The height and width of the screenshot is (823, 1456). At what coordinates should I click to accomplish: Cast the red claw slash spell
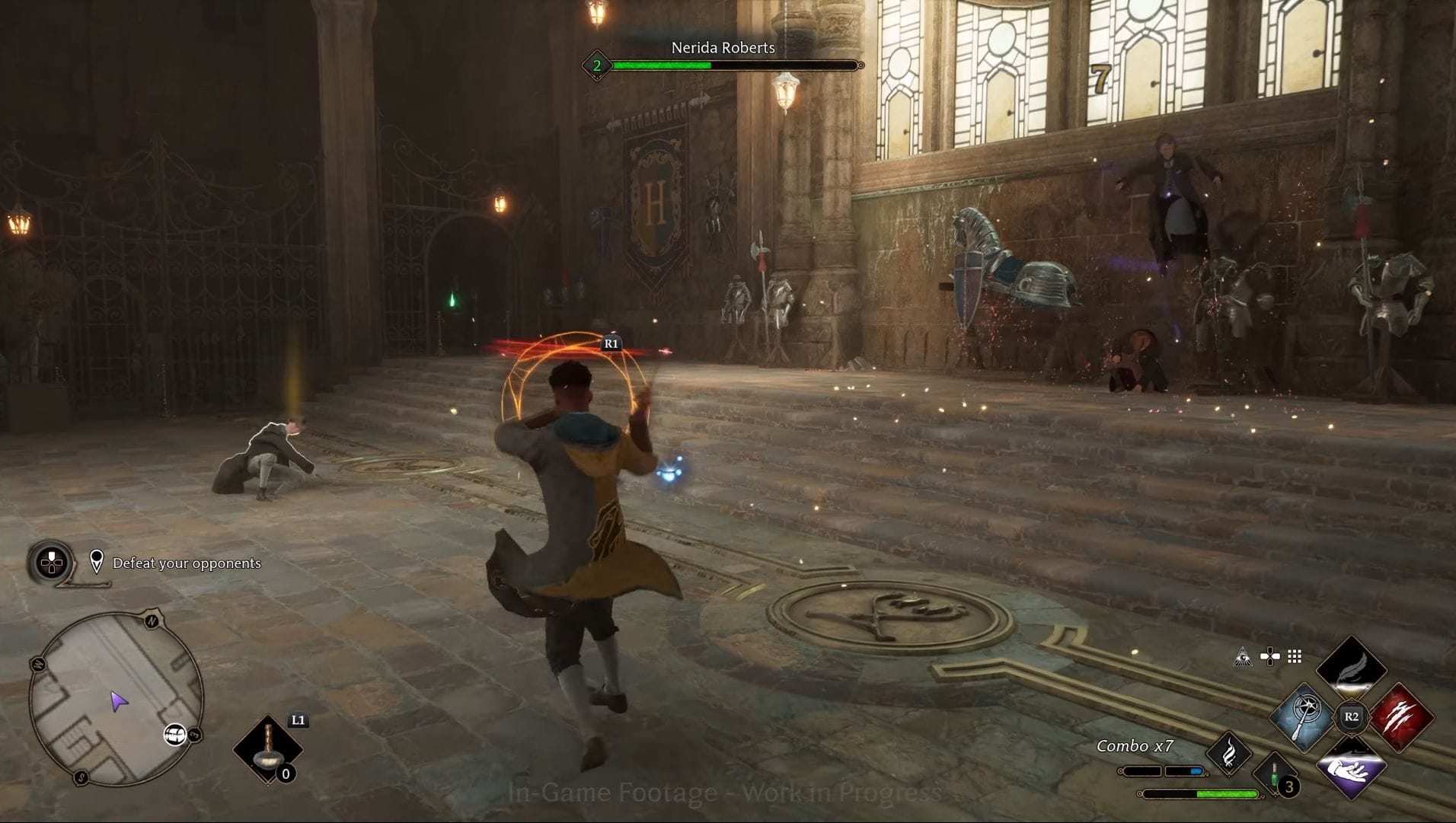tap(1401, 717)
